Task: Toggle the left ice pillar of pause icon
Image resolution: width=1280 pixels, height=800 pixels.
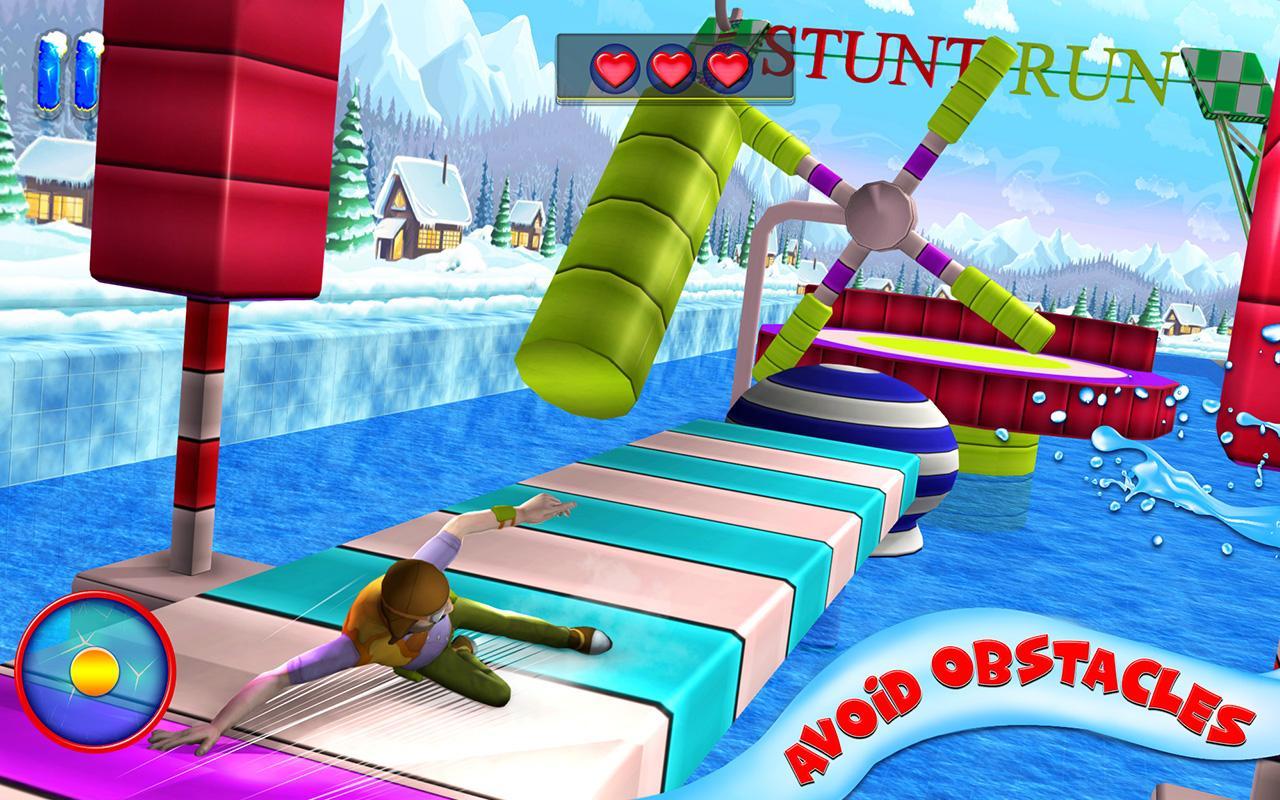Action: coord(50,75)
